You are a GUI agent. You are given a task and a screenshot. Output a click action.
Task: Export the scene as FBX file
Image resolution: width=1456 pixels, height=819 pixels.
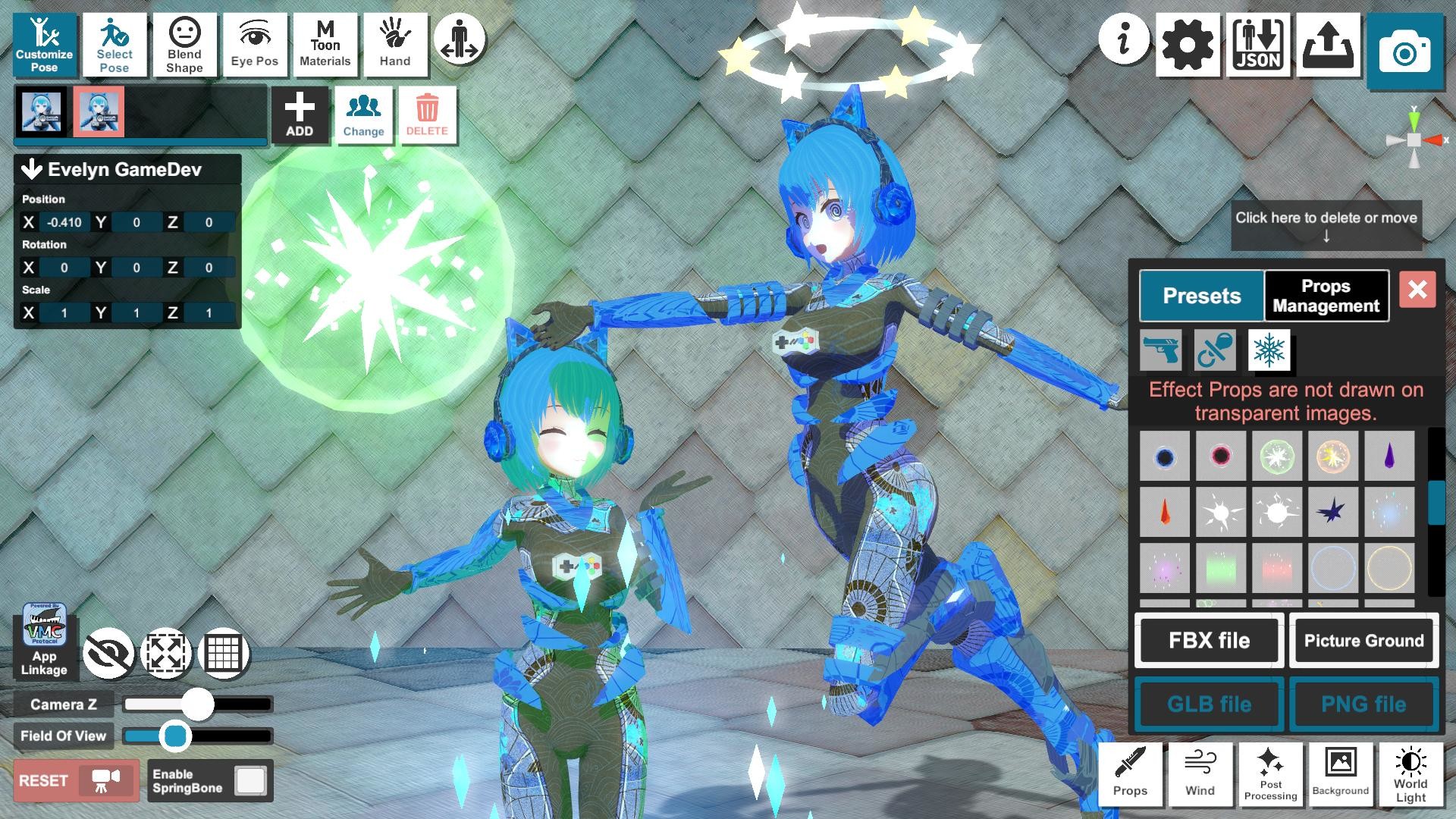click(1209, 641)
